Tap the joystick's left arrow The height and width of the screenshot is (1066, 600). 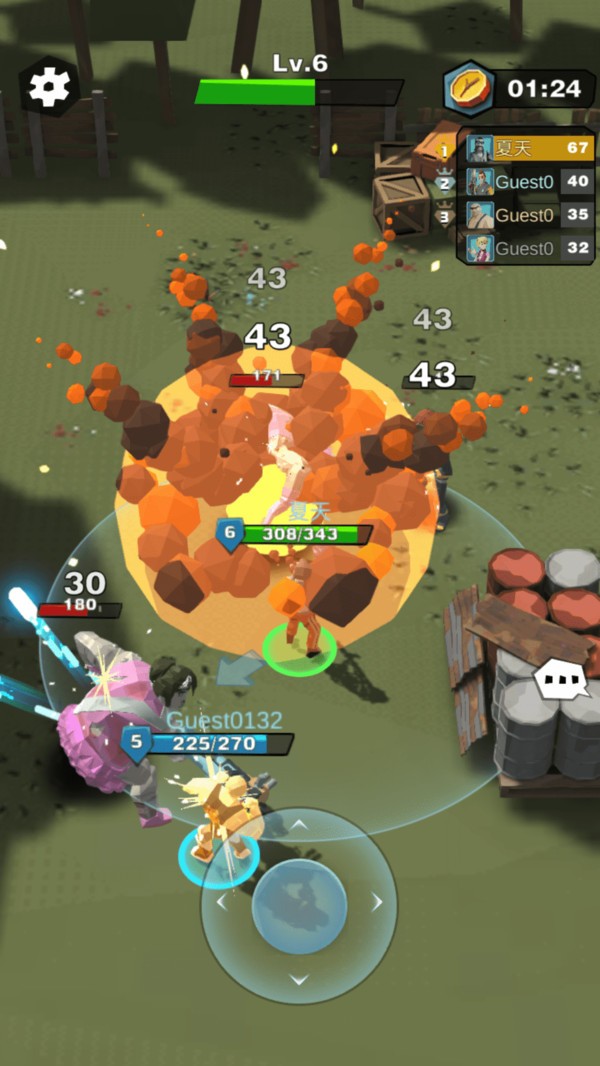pos(221,903)
